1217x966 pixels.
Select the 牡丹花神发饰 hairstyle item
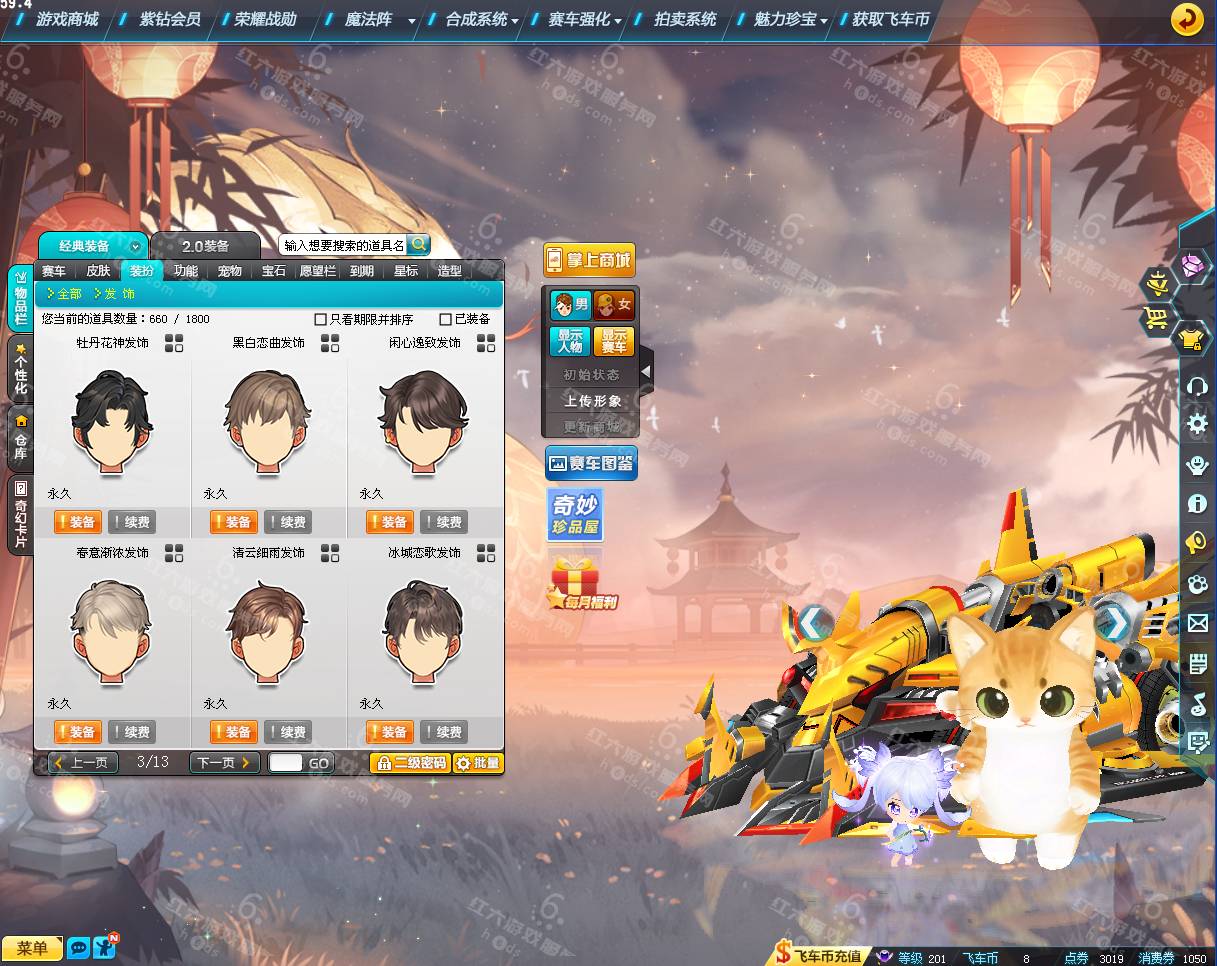(113, 420)
